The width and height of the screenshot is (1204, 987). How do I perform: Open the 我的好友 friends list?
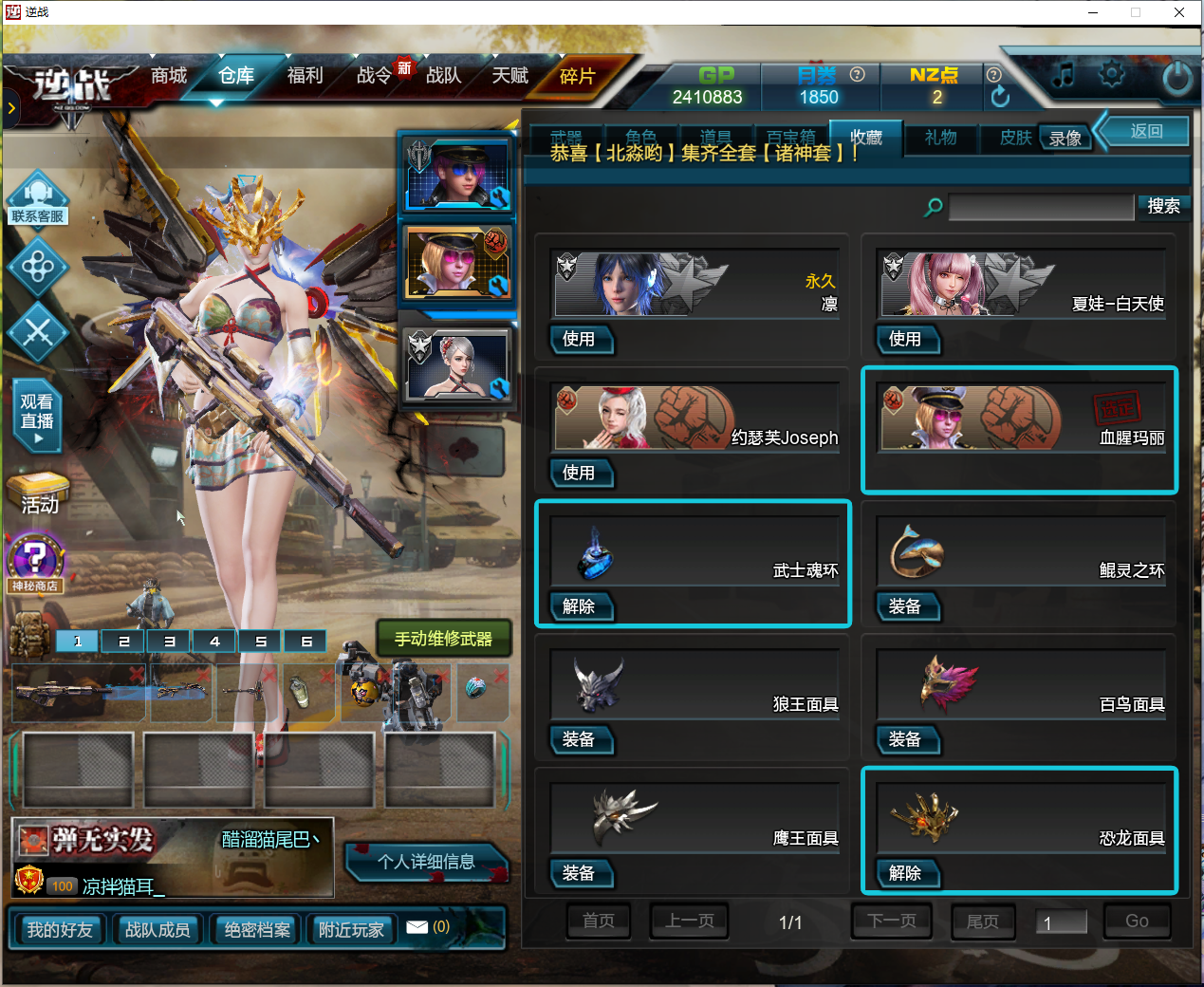(x=60, y=930)
